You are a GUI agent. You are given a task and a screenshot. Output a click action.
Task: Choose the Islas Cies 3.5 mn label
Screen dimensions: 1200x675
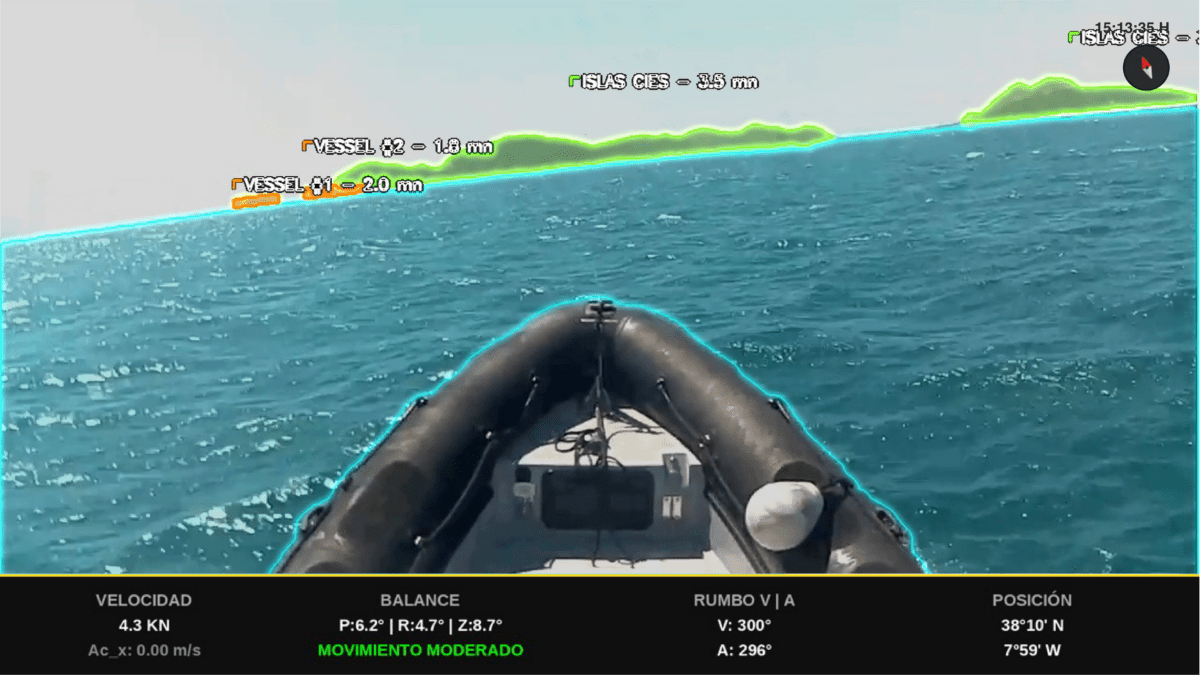pyautogui.click(x=665, y=82)
